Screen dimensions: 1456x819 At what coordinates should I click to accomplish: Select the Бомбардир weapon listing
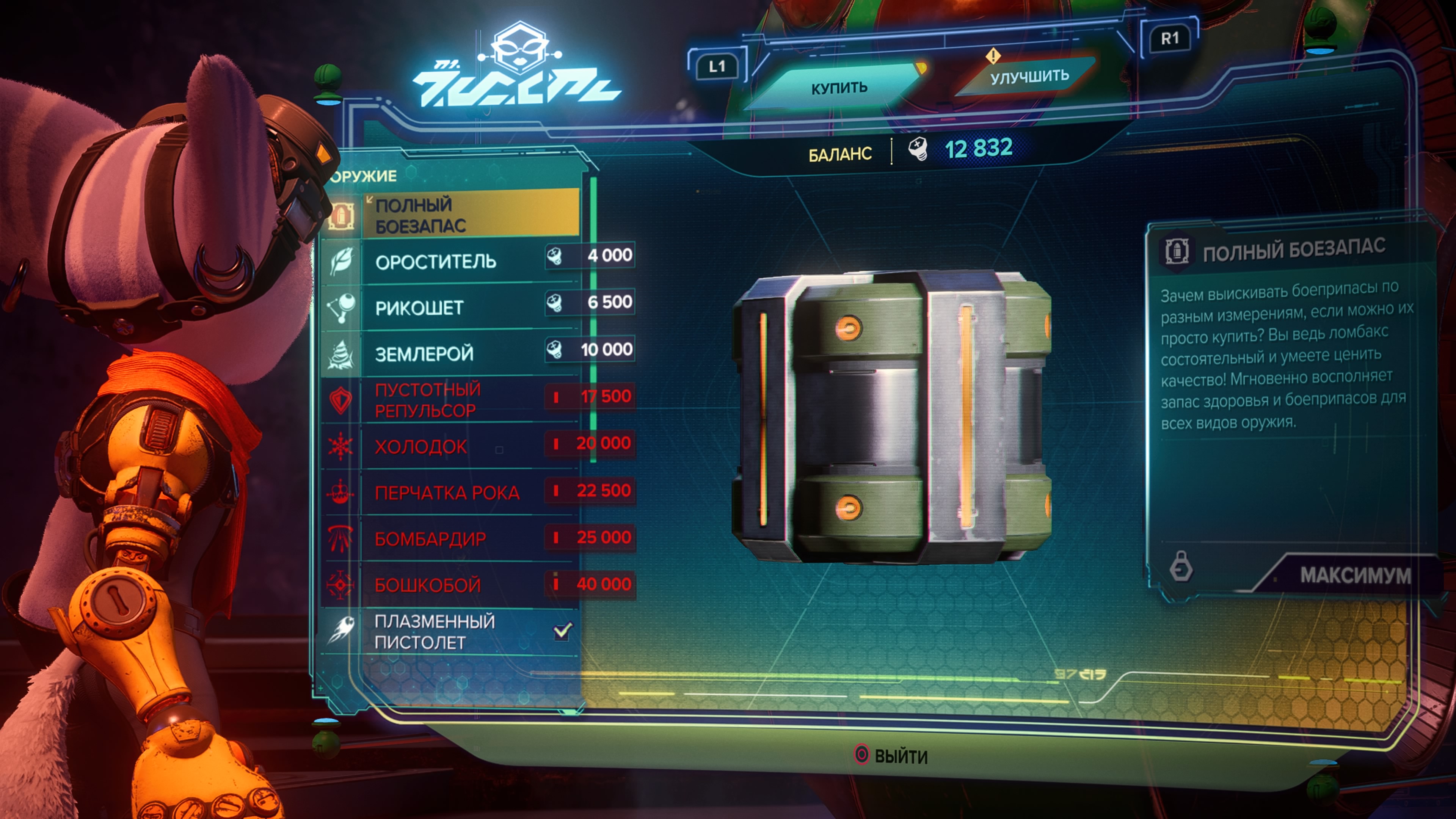pyautogui.click(x=452, y=539)
